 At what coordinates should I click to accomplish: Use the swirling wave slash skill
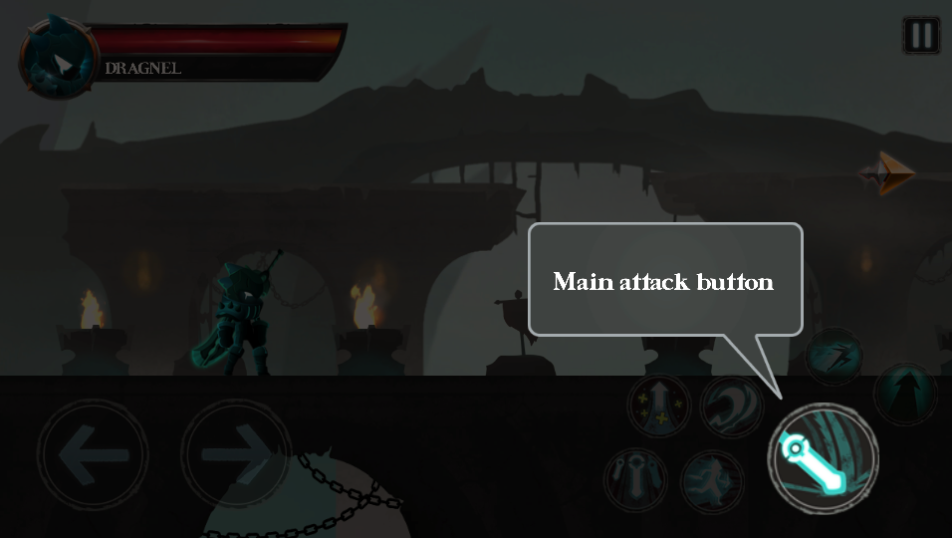pyautogui.click(x=731, y=406)
